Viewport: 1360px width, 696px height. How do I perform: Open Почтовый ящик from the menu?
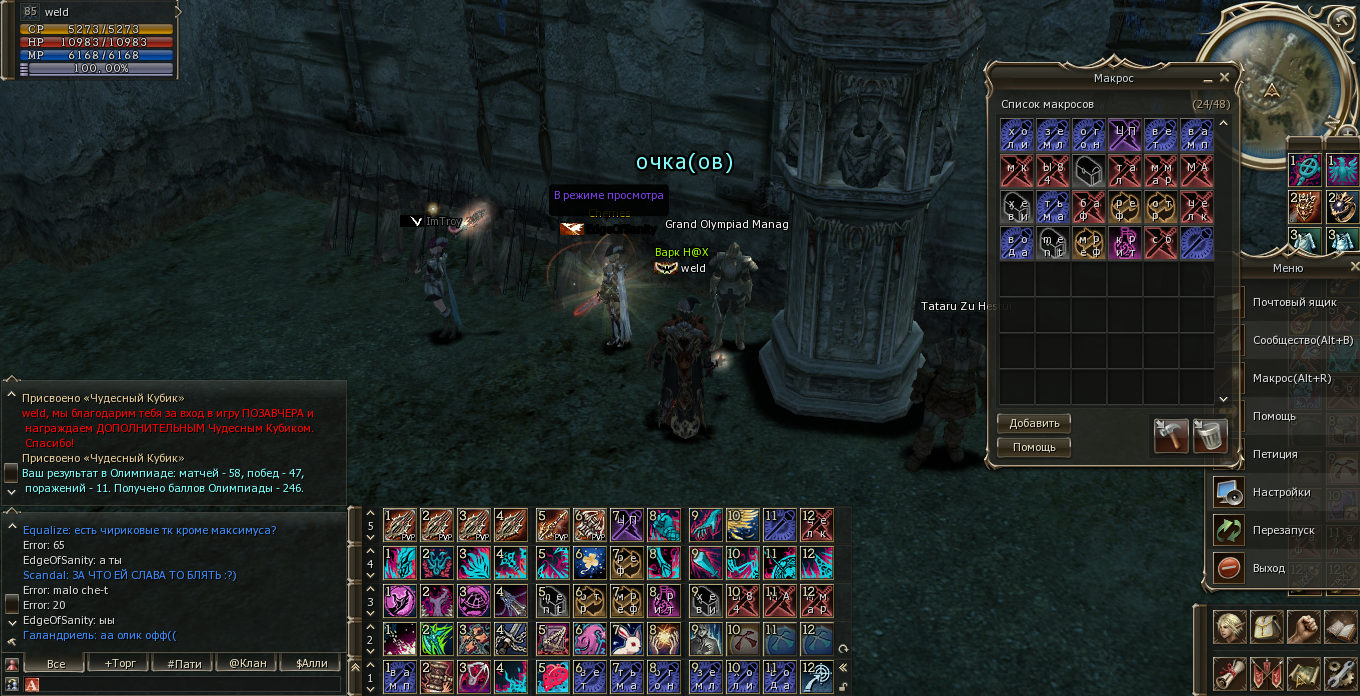[1294, 302]
